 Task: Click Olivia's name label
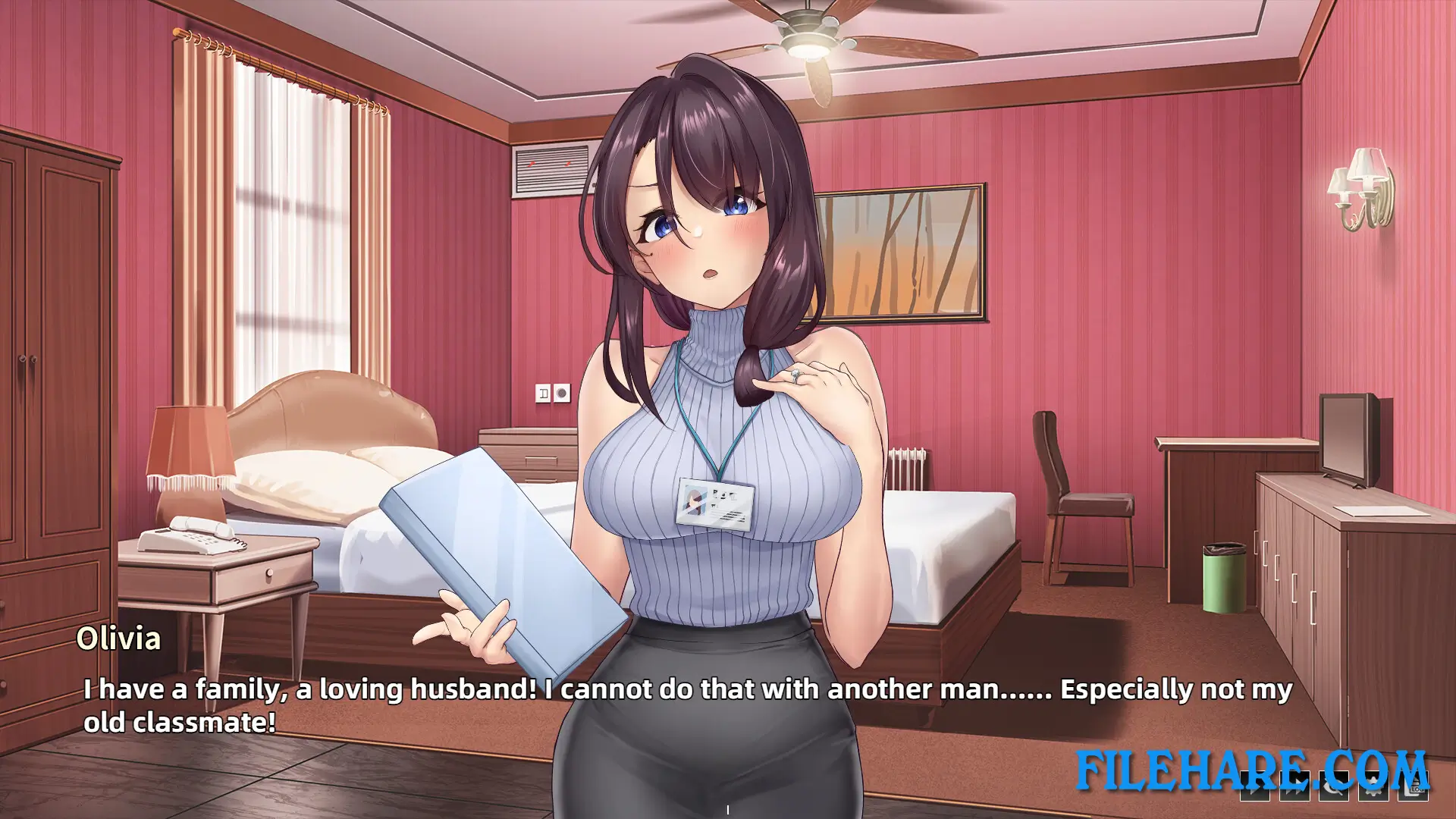(121, 639)
